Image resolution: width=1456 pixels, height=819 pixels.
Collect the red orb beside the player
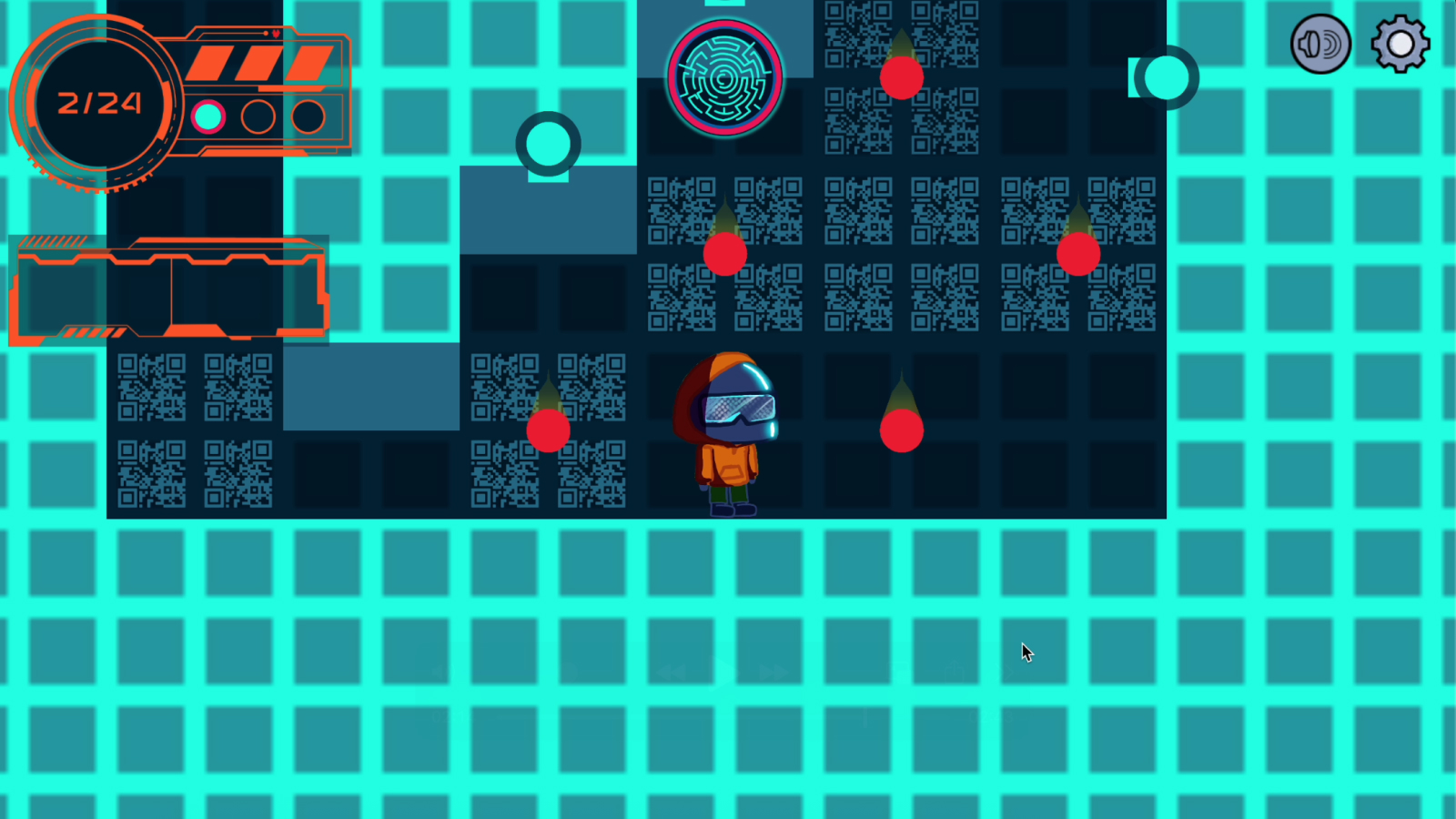pos(901,430)
